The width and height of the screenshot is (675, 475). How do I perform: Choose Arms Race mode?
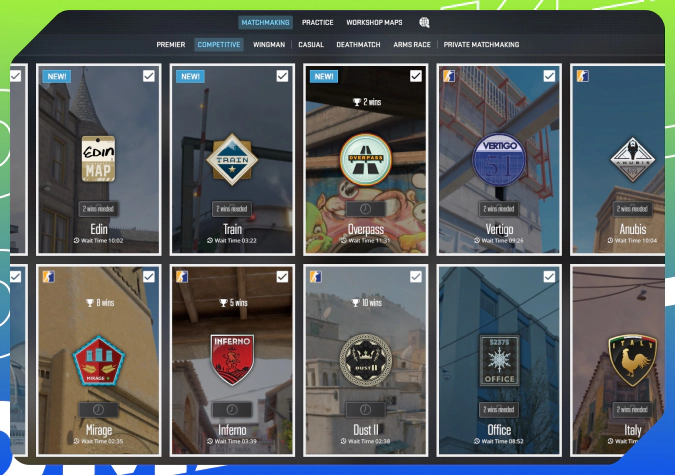pyautogui.click(x=413, y=45)
